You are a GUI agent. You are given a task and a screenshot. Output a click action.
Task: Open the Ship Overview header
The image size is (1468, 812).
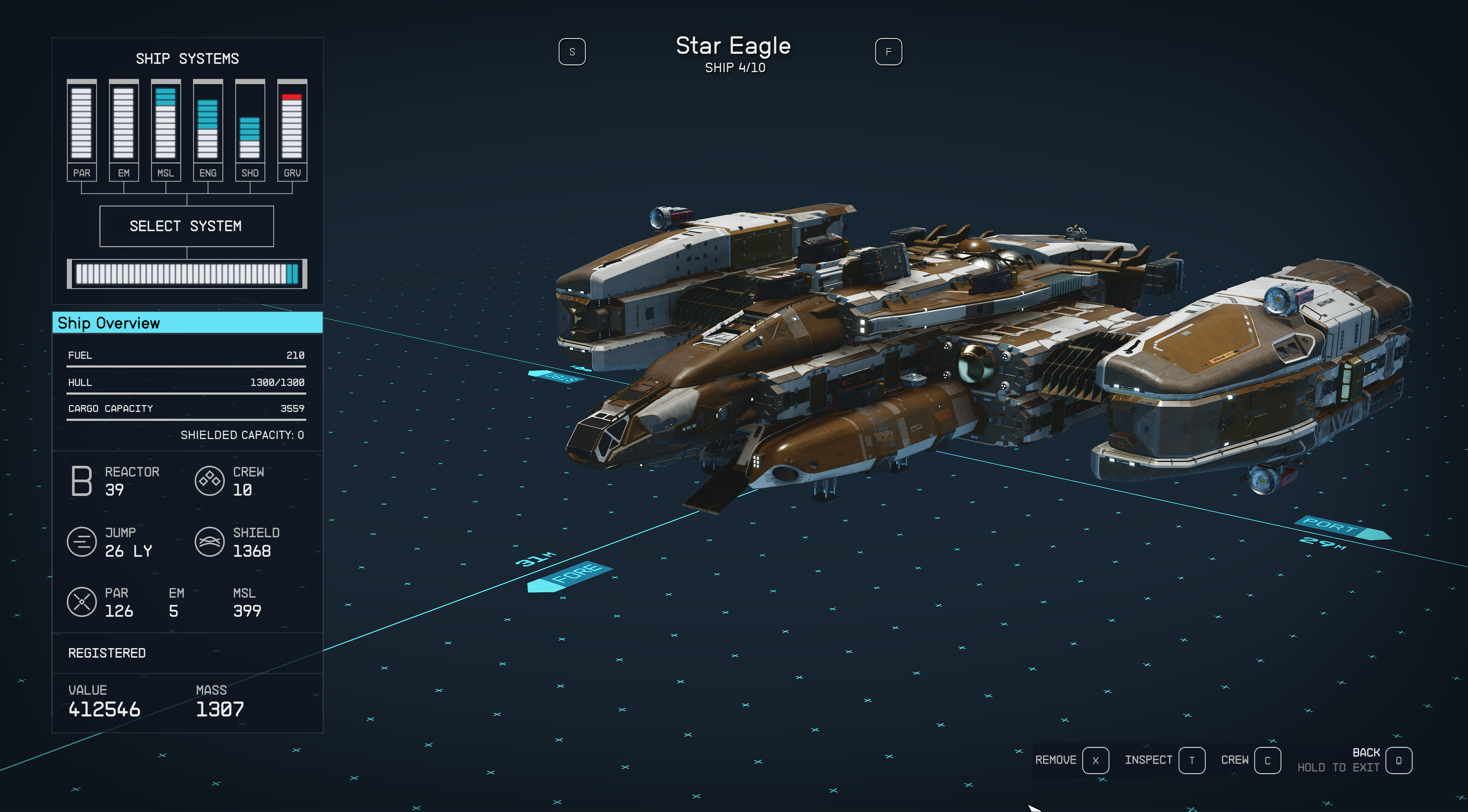coord(187,323)
